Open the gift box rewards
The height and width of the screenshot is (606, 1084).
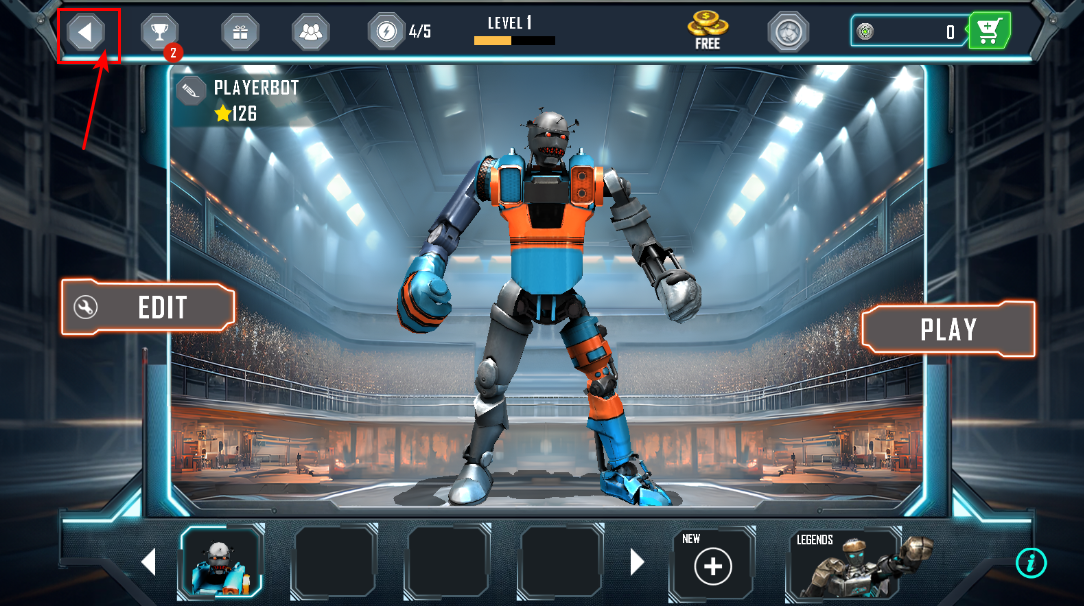tap(240, 32)
